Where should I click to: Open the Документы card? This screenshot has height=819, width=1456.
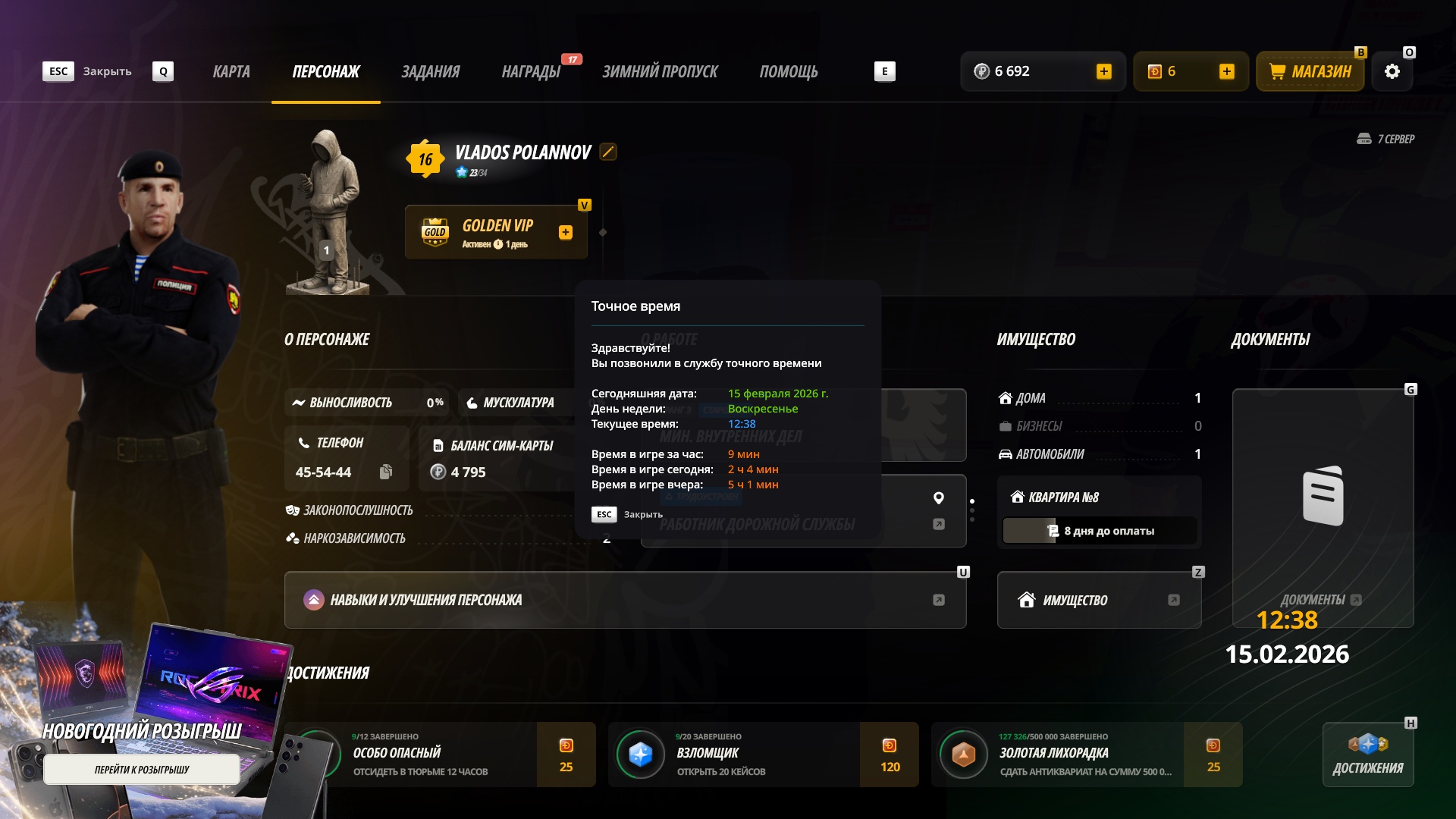(1323, 507)
